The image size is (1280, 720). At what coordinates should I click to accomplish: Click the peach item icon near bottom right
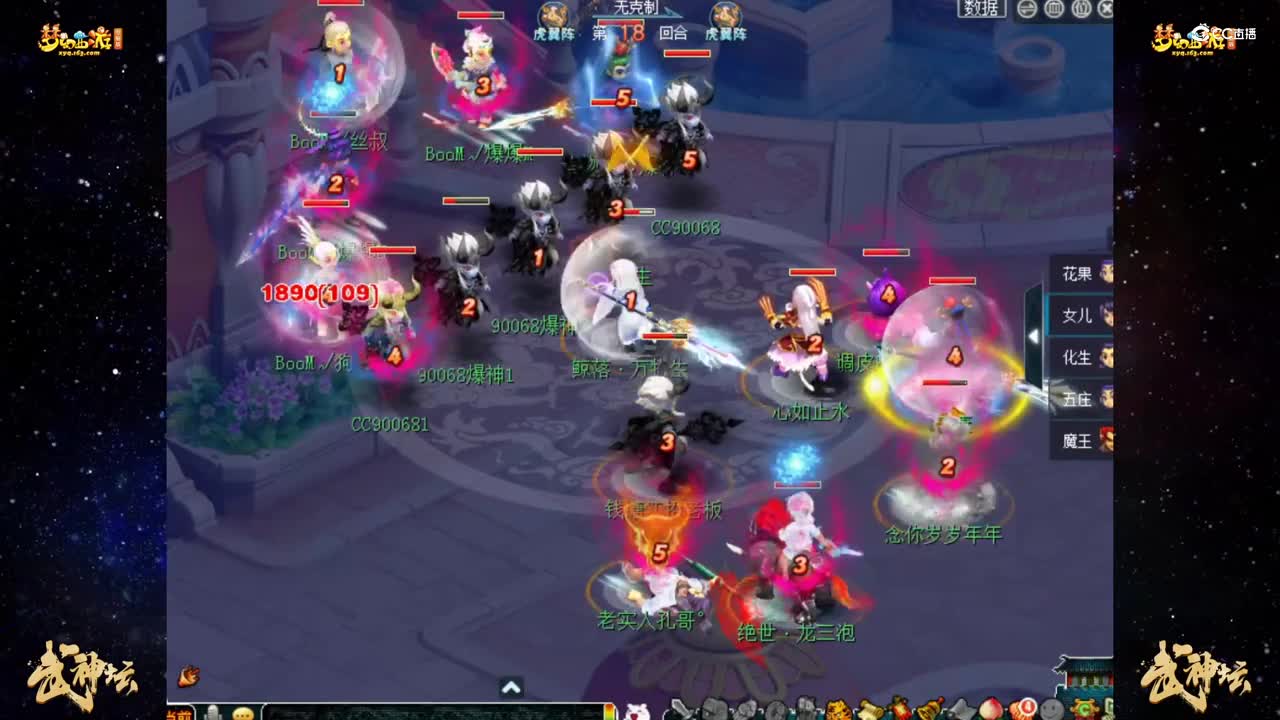990,708
